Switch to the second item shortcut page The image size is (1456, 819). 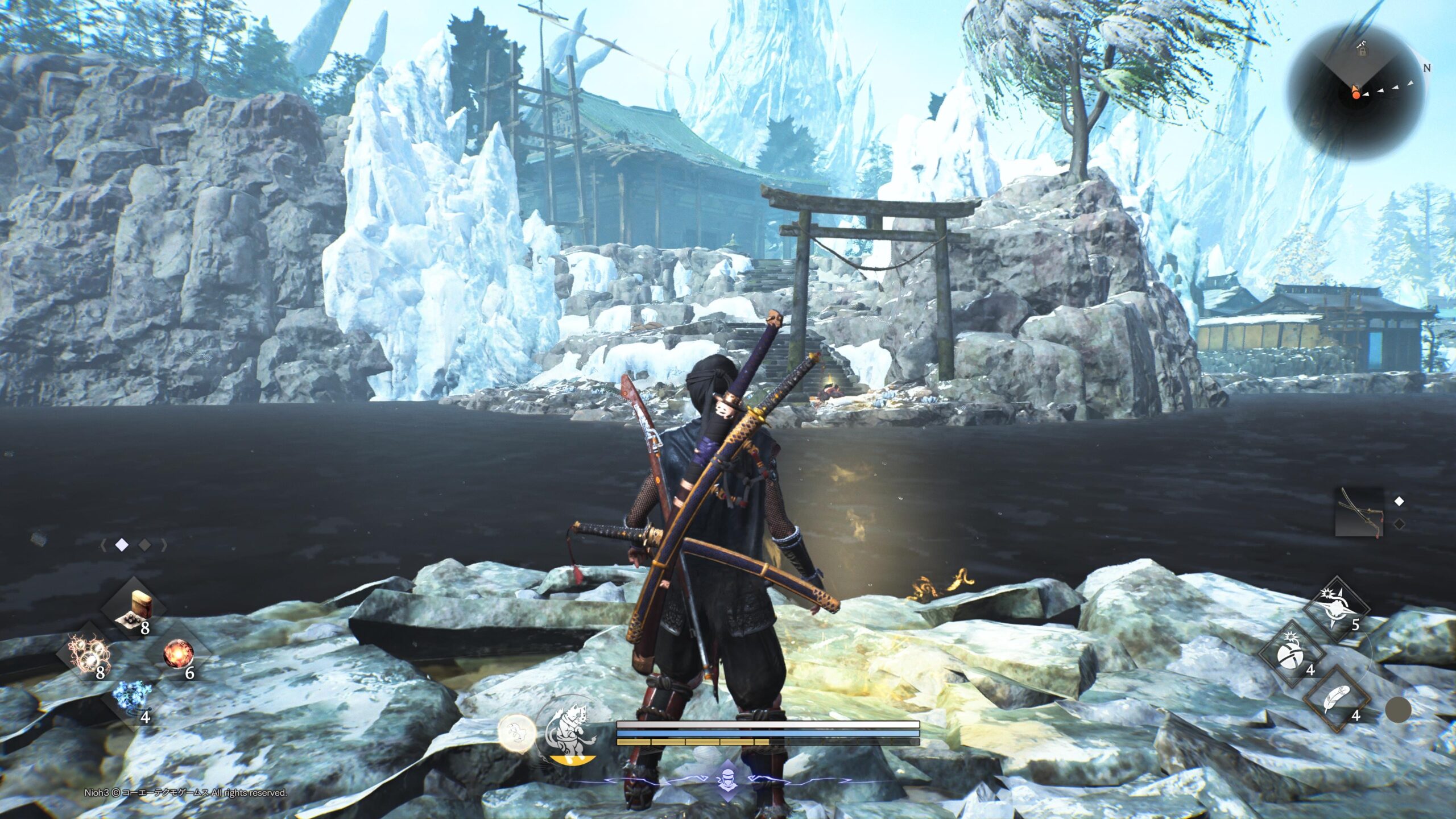tap(145, 545)
